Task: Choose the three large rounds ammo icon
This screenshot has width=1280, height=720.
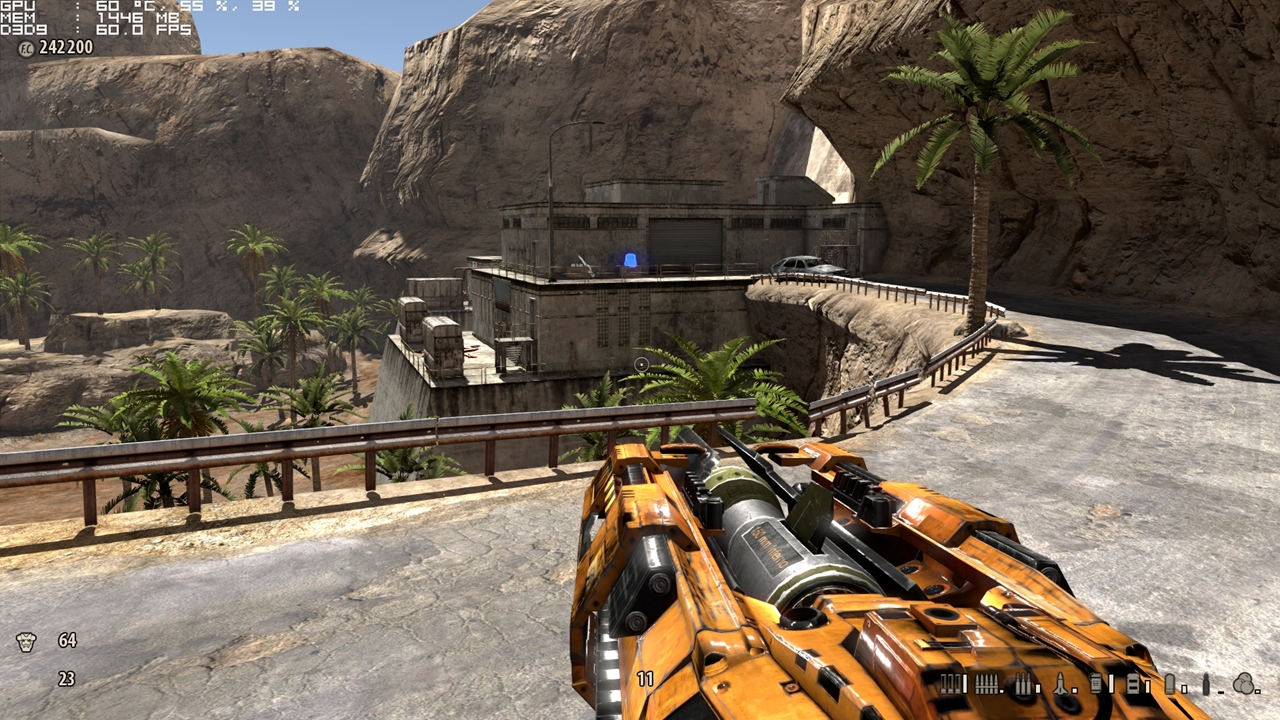Action: tap(1023, 685)
